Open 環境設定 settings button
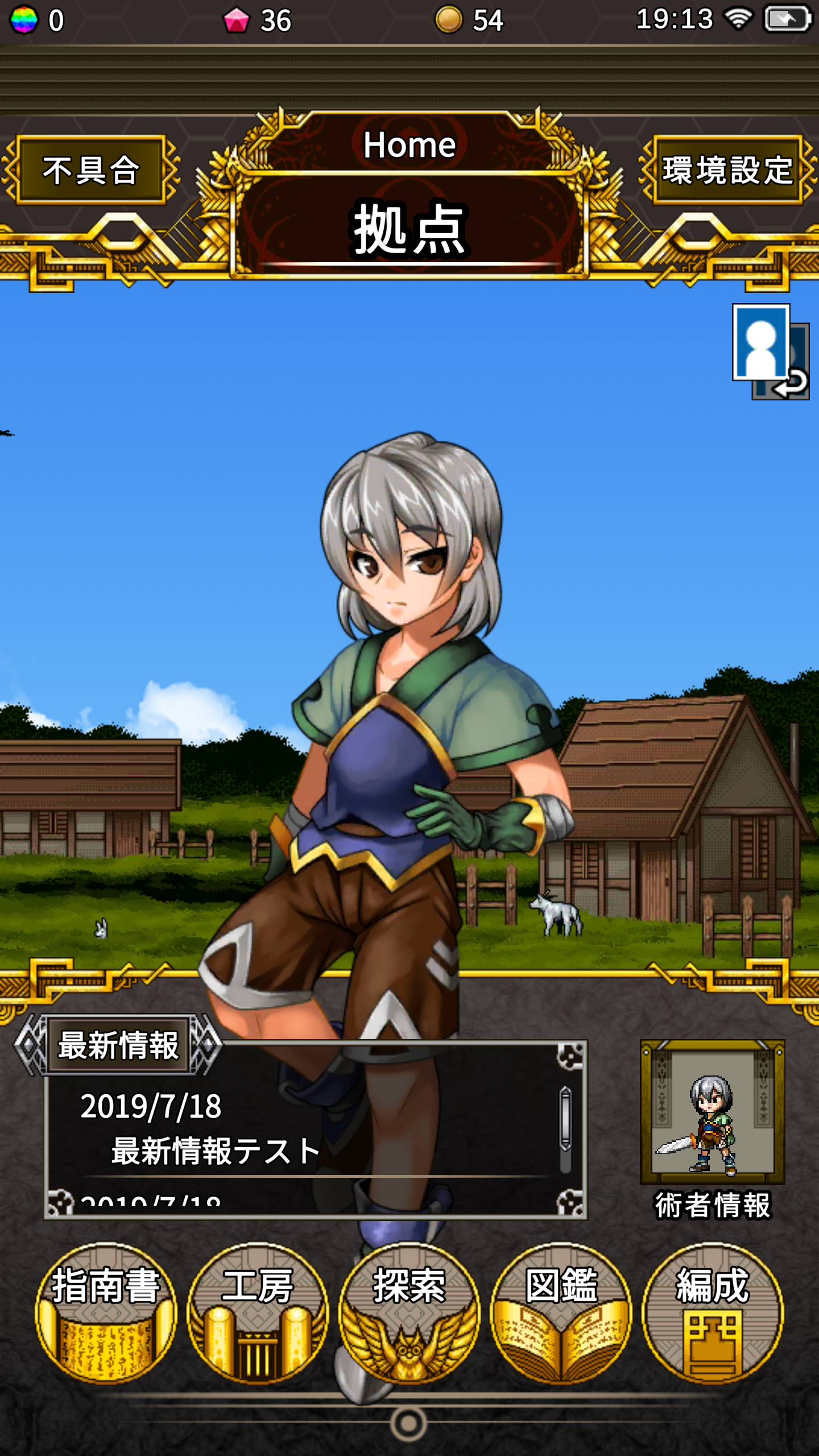This screenshot has width=819, height=1456. 727,171
